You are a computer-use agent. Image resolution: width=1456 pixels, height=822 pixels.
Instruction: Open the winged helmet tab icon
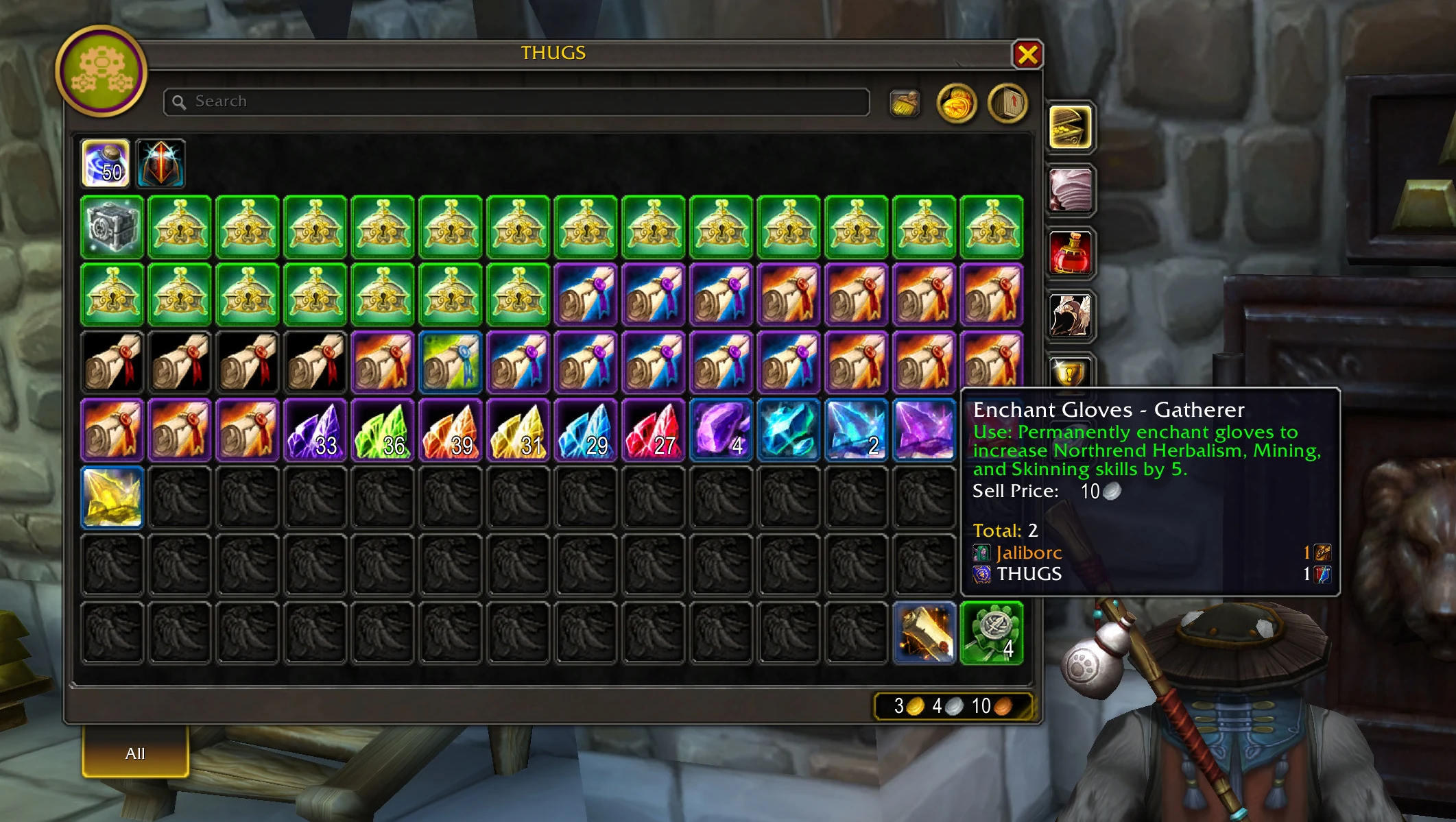[1071, 315]
